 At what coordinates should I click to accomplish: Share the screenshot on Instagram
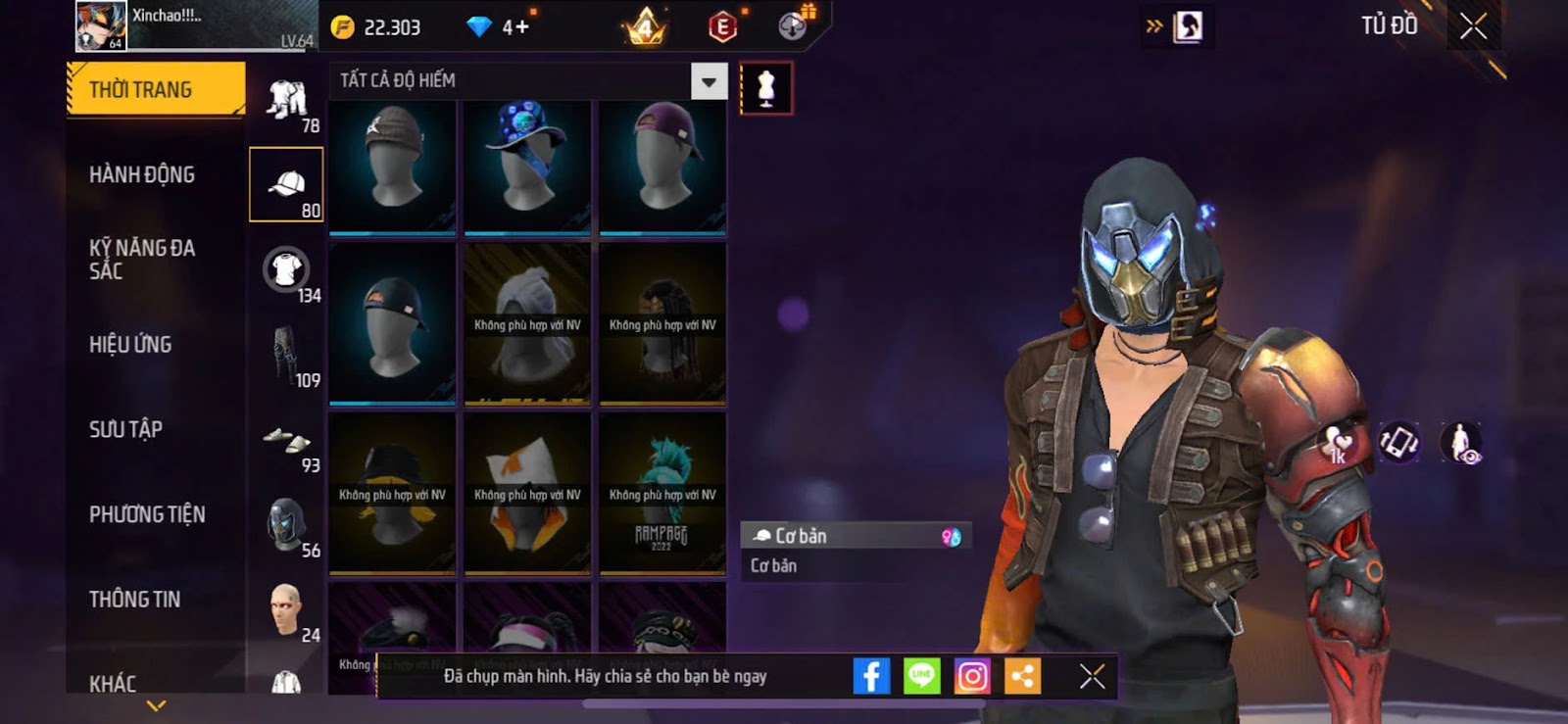coord(972,676)
